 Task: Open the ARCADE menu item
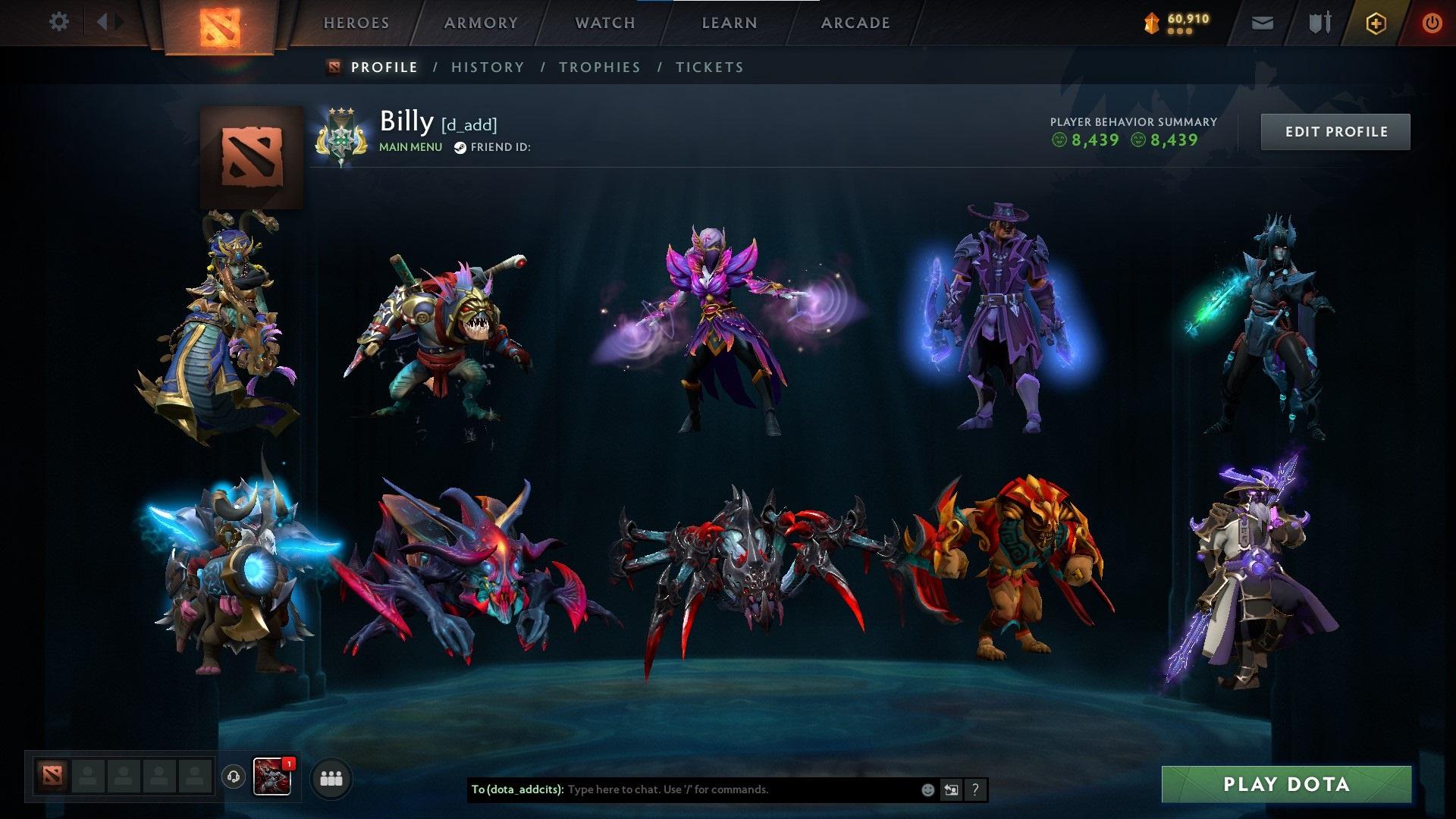point(855,23)
